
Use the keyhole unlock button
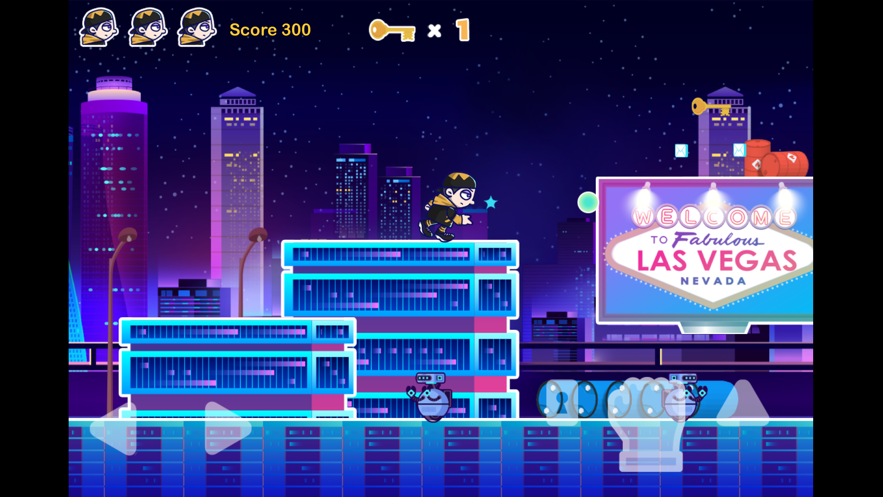point(562,401)
